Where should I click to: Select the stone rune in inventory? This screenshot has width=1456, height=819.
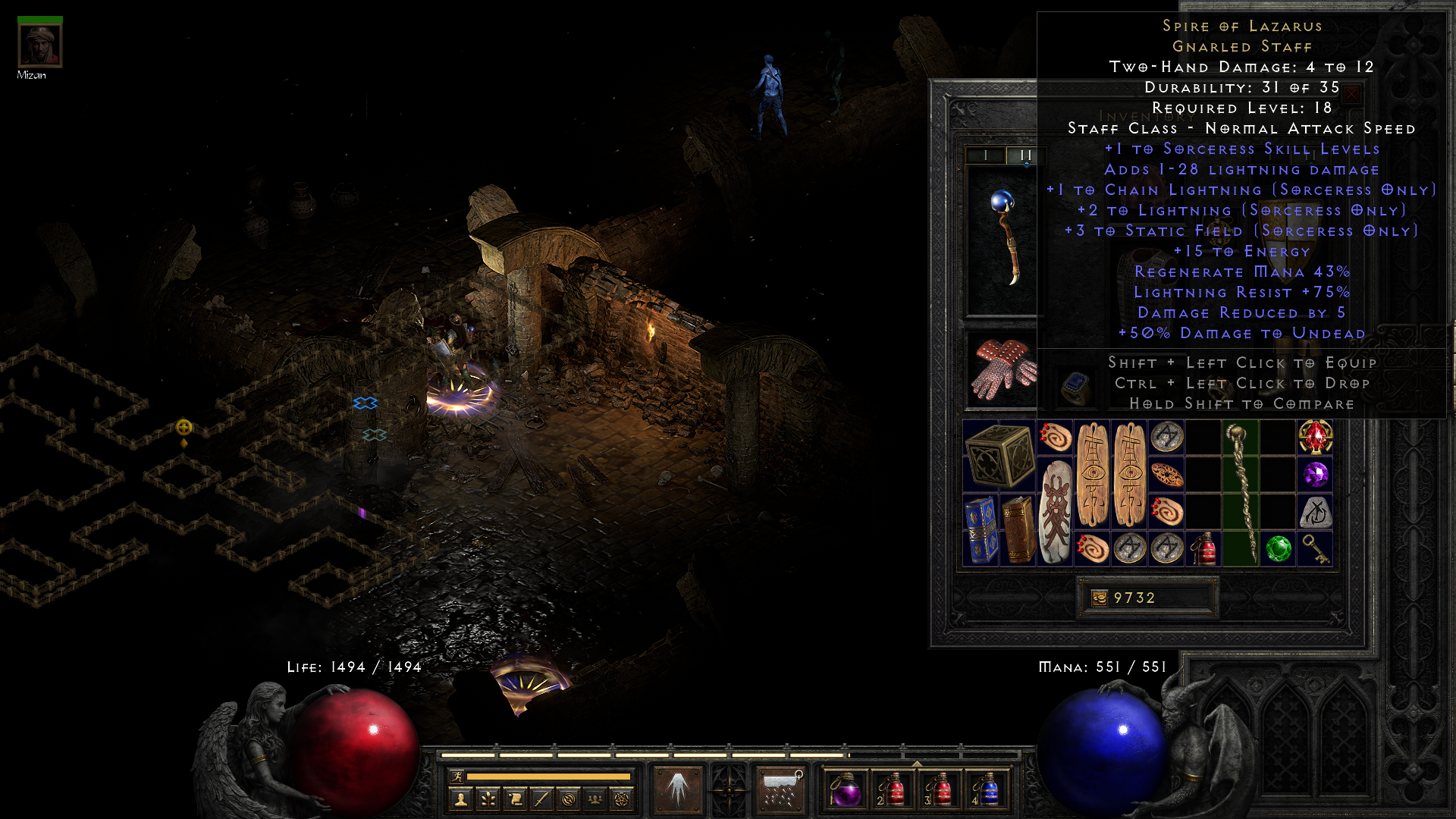(1315, 512)
